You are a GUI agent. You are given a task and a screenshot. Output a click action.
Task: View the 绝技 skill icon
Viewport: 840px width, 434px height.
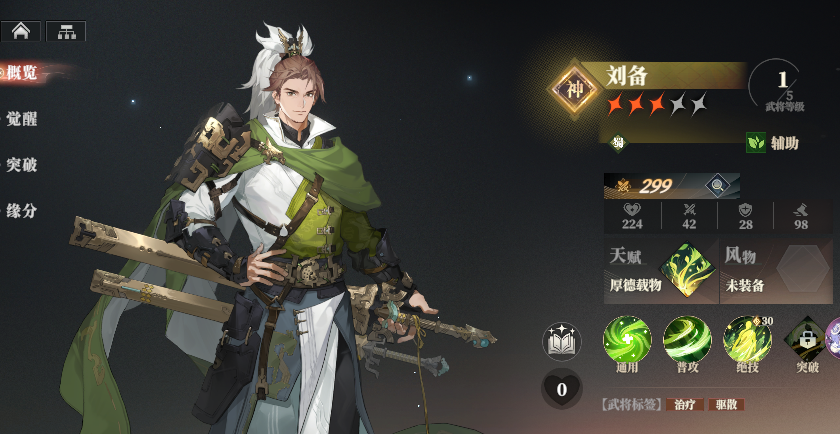[747, 339]
